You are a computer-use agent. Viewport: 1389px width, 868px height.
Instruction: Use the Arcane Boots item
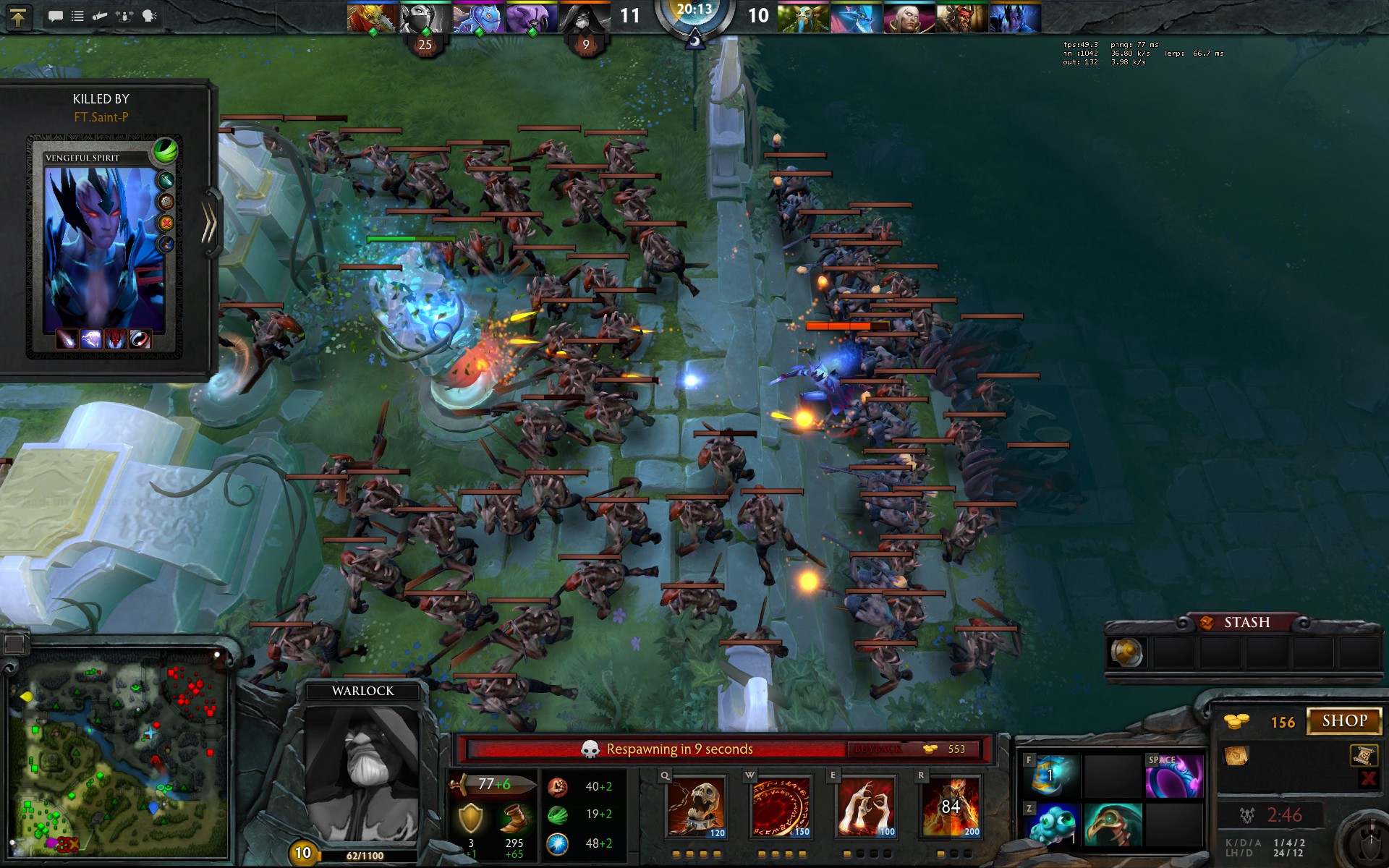[x=1051, y=776]
